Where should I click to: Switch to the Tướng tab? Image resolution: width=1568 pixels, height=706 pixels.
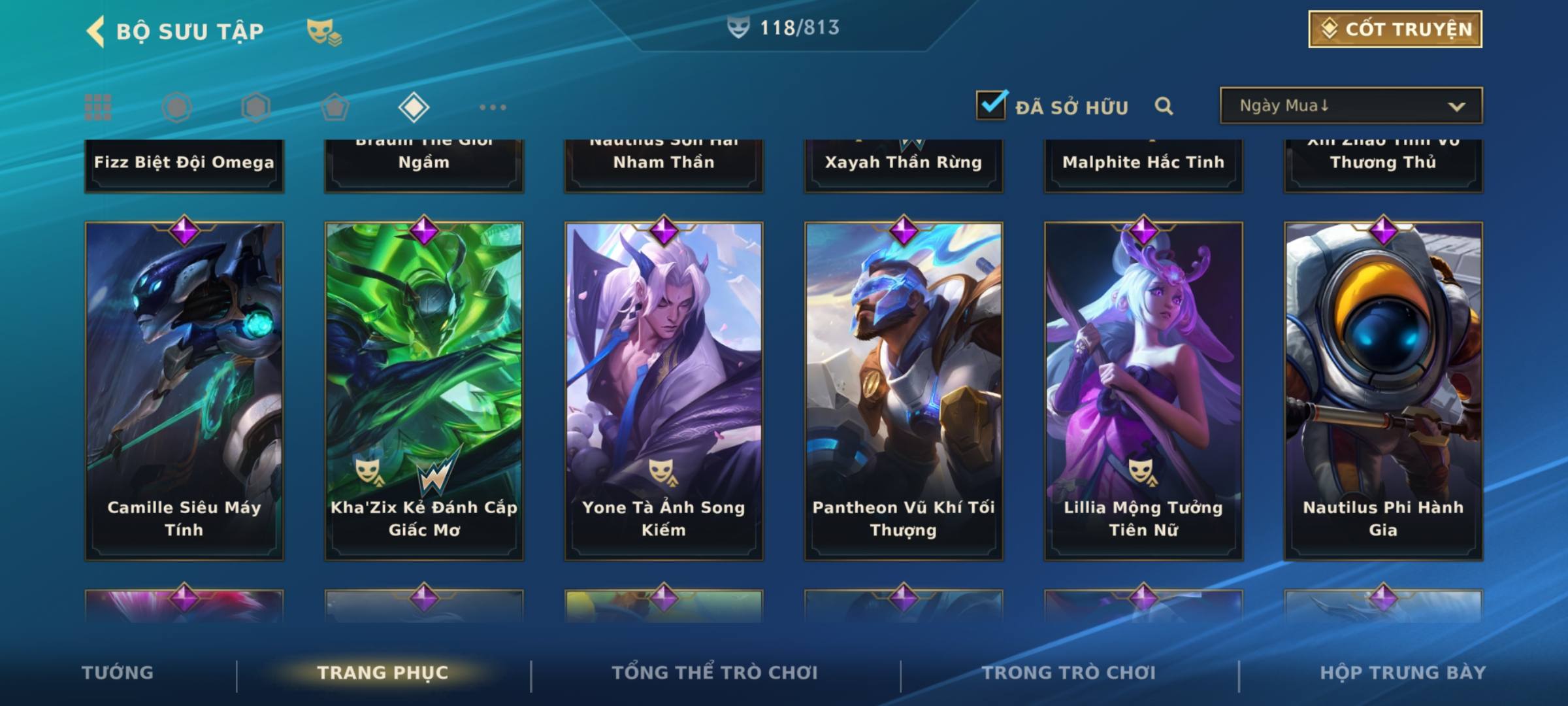(x=118, y=673)
